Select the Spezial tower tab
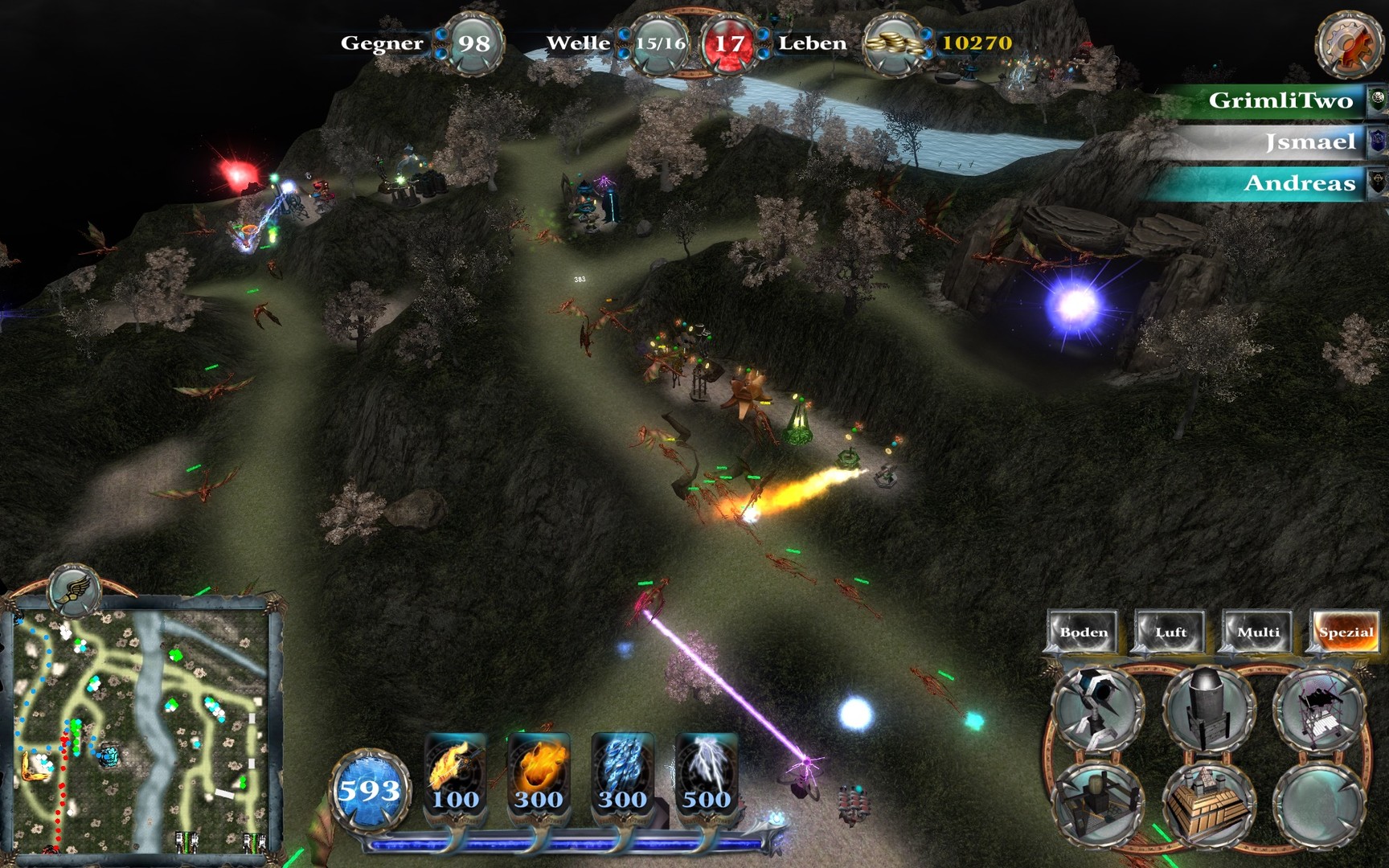Viewport: 1389px width, 868px height. pos(1345,632)
